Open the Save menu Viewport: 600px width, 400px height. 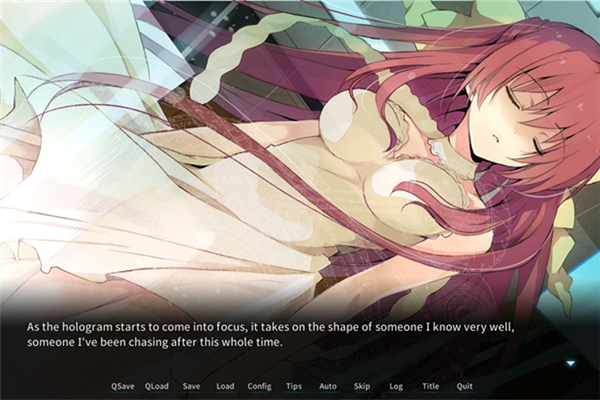pos(191,386)
